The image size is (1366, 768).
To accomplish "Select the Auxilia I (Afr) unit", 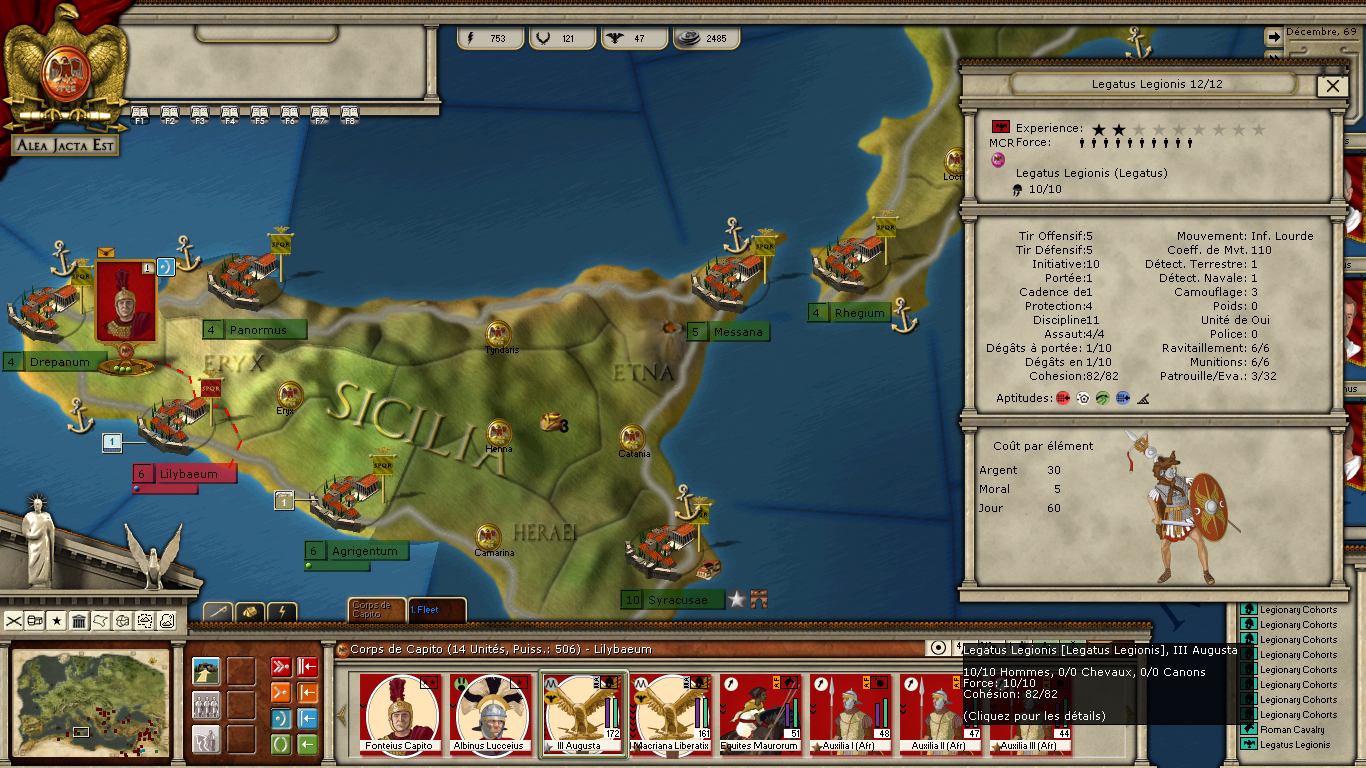I will click(x=851, y=713).
